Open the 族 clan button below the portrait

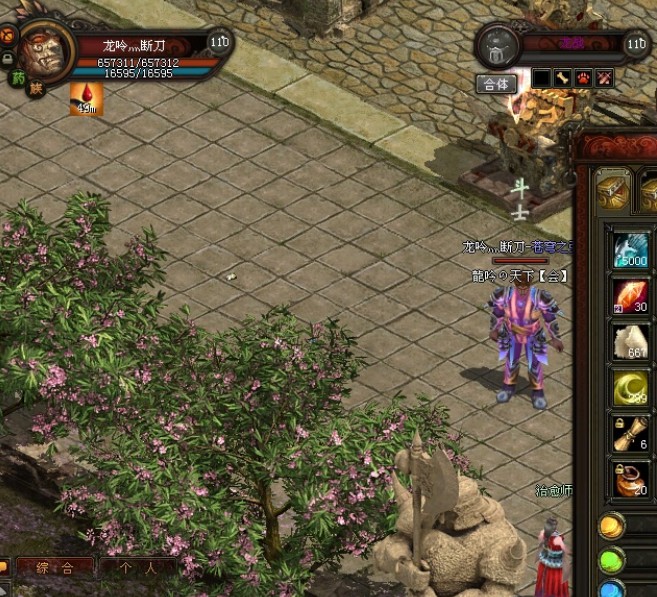pos(36,90)
